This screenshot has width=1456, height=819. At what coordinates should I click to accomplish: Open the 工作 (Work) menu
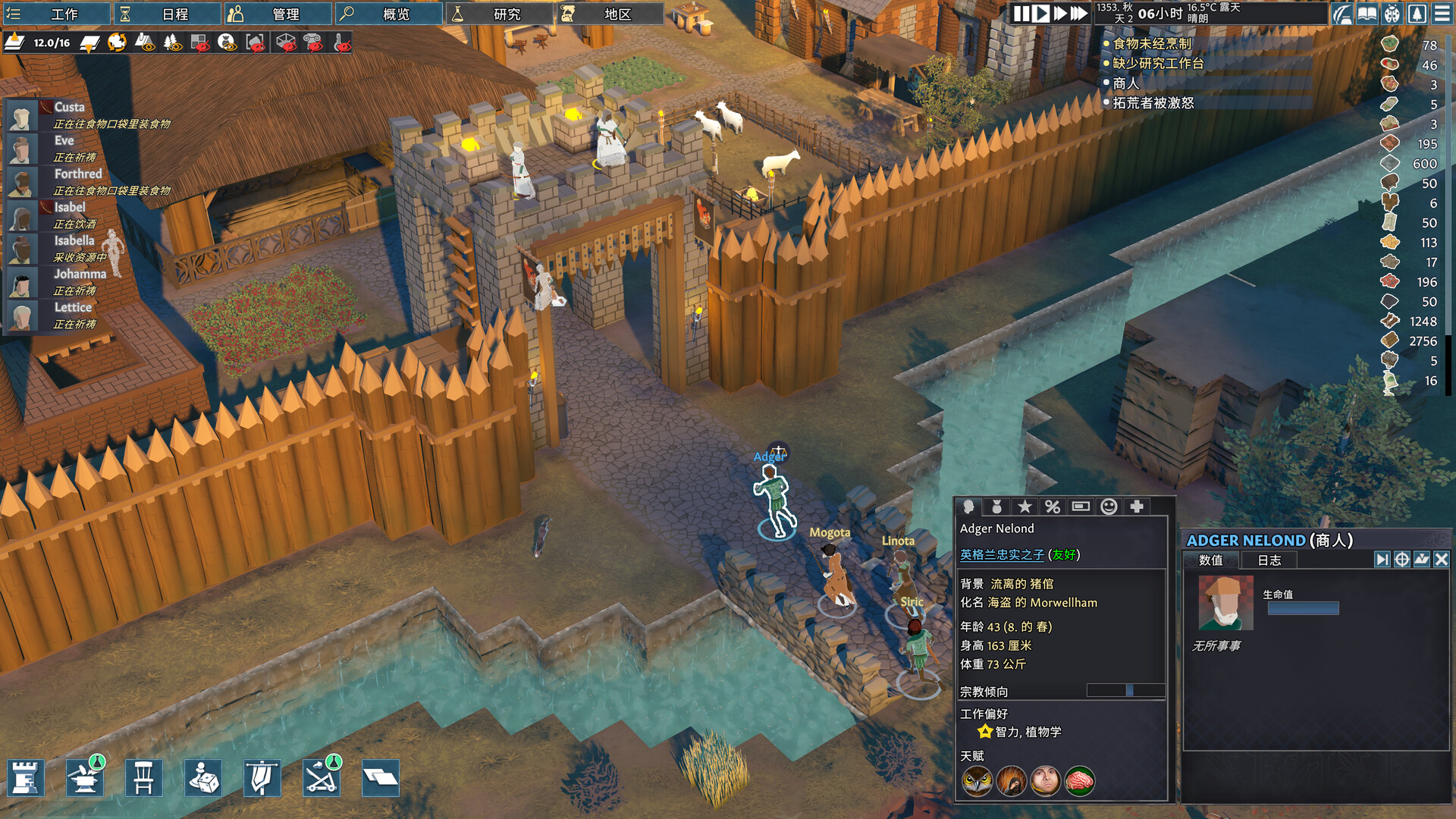55,14
